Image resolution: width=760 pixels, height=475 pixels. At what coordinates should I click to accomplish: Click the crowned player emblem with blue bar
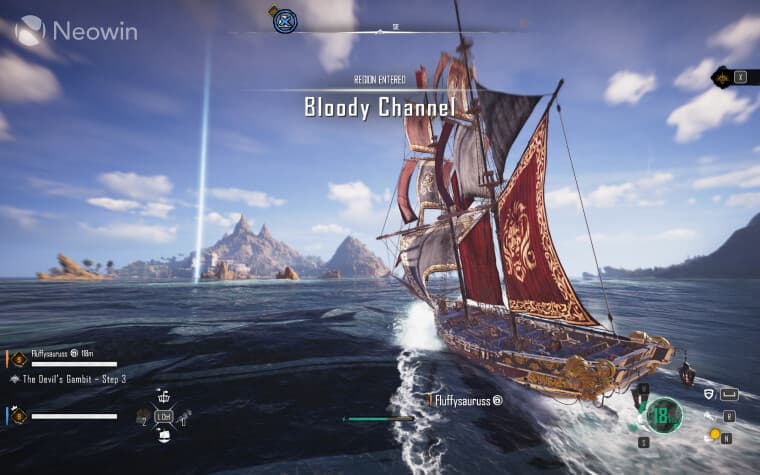(19, 415)
